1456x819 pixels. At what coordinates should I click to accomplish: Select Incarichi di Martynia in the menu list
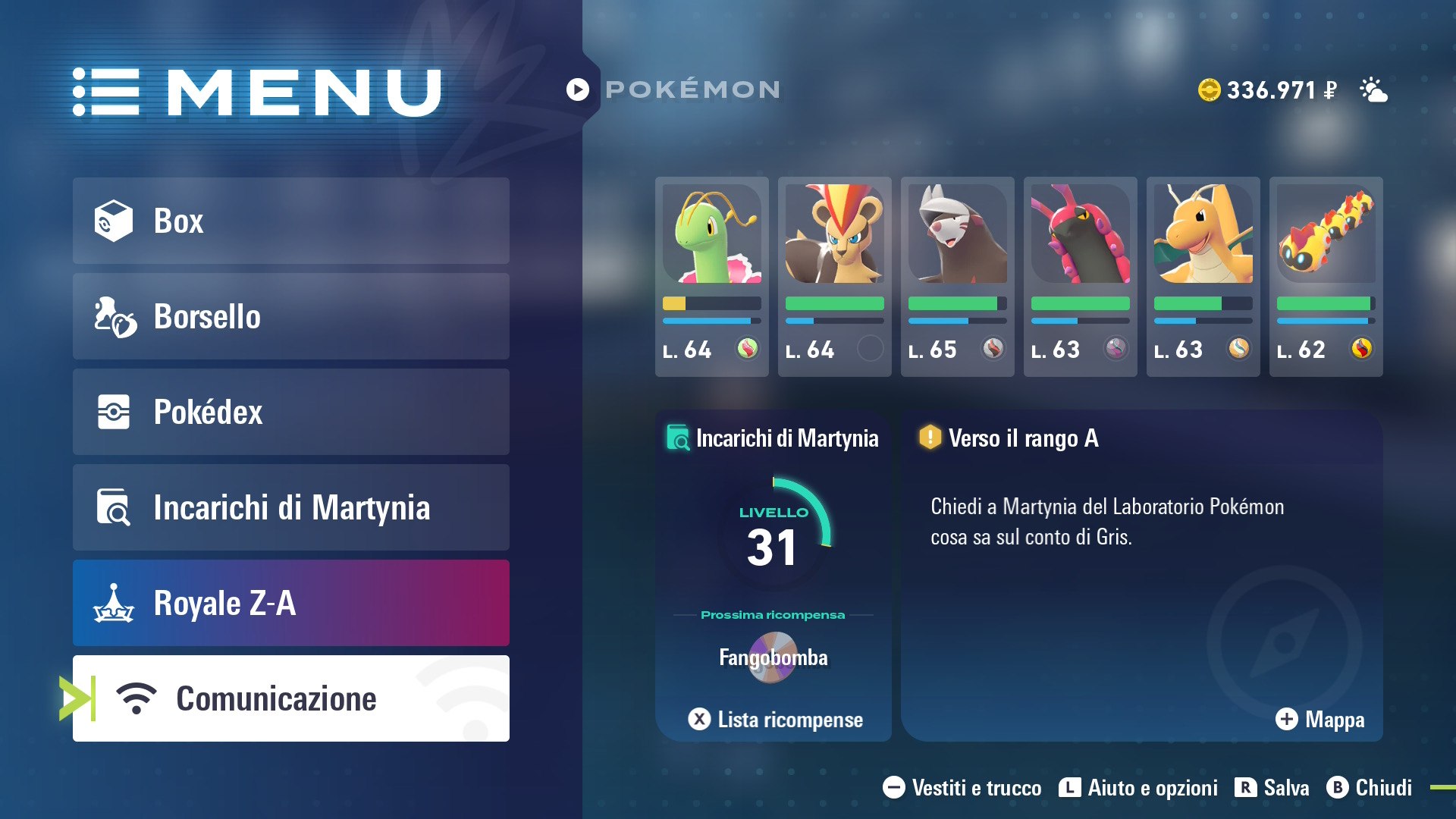pos(290,507)
